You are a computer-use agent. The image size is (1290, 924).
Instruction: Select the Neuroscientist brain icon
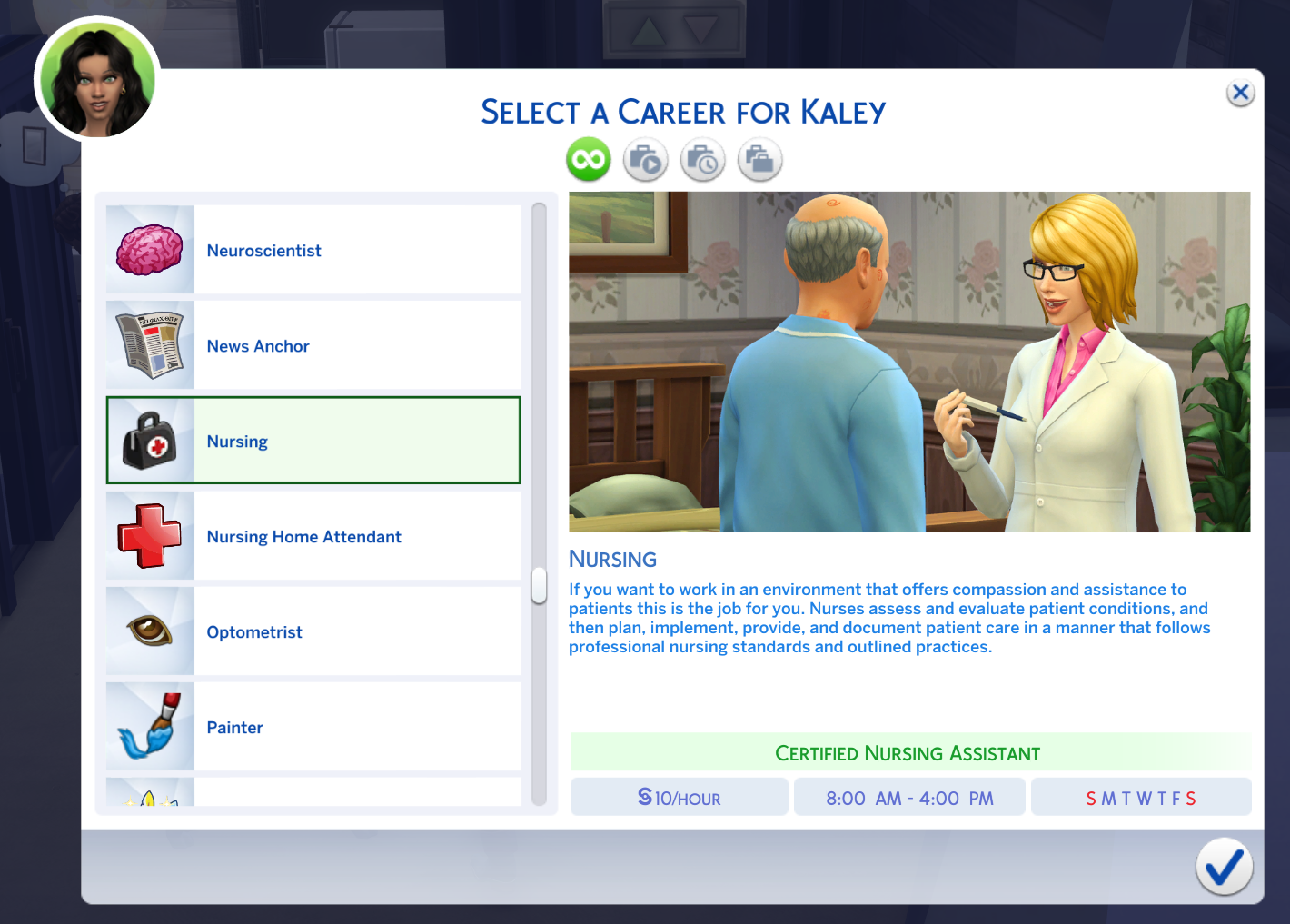[149, 250]
